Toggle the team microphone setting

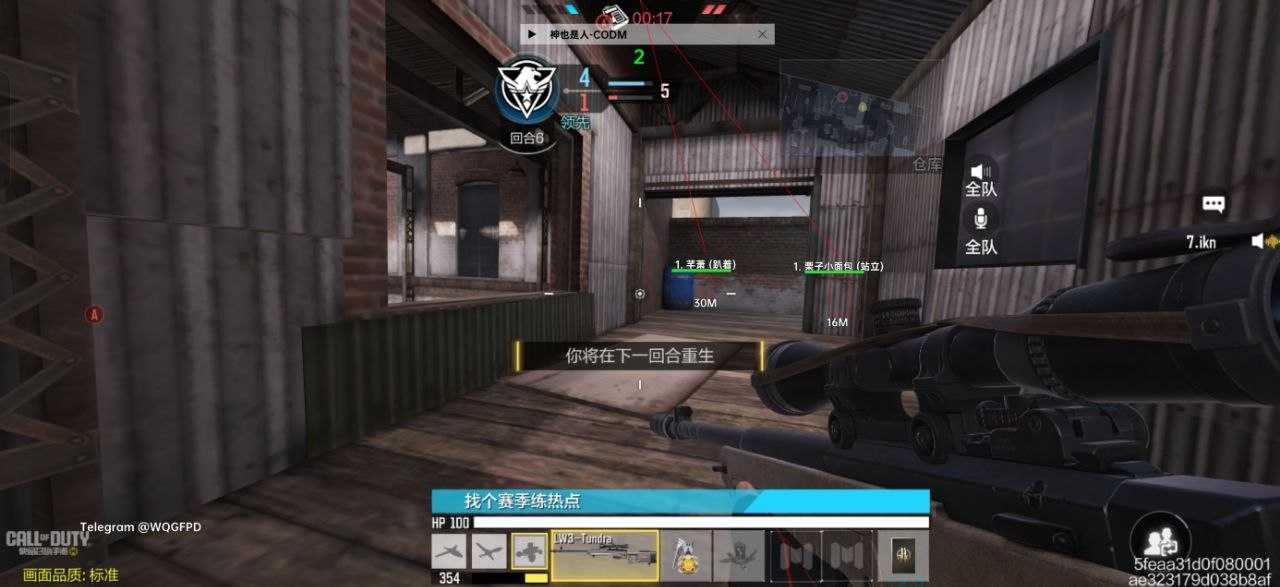981,229
